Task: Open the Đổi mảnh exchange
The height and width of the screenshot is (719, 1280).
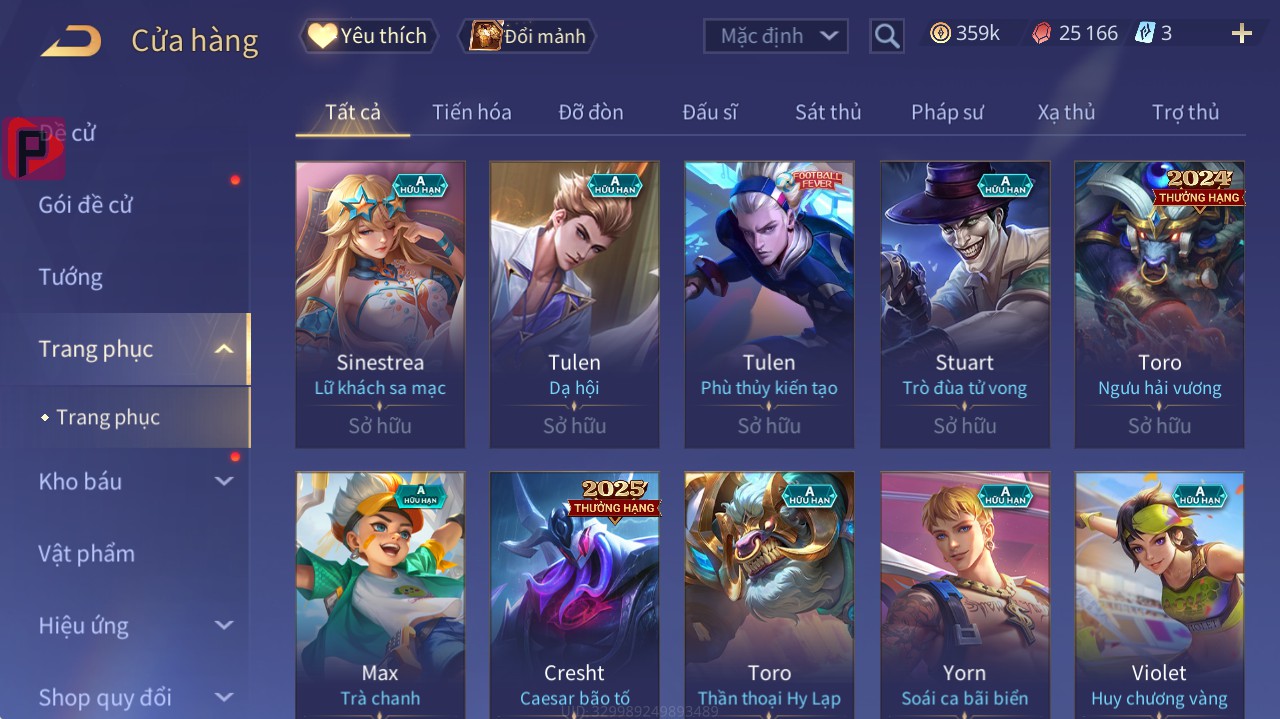Action: (528, 36)
